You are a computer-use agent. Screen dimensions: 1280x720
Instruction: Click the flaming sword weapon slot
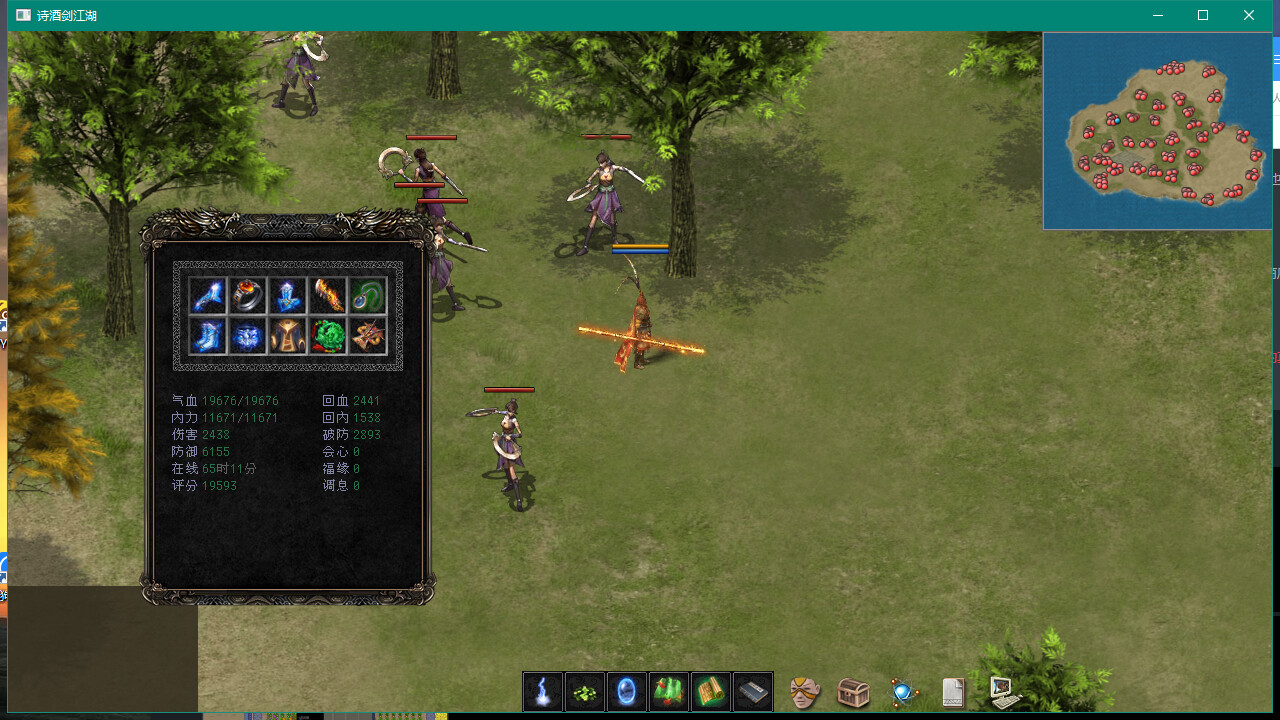click(x=328, y=296)
